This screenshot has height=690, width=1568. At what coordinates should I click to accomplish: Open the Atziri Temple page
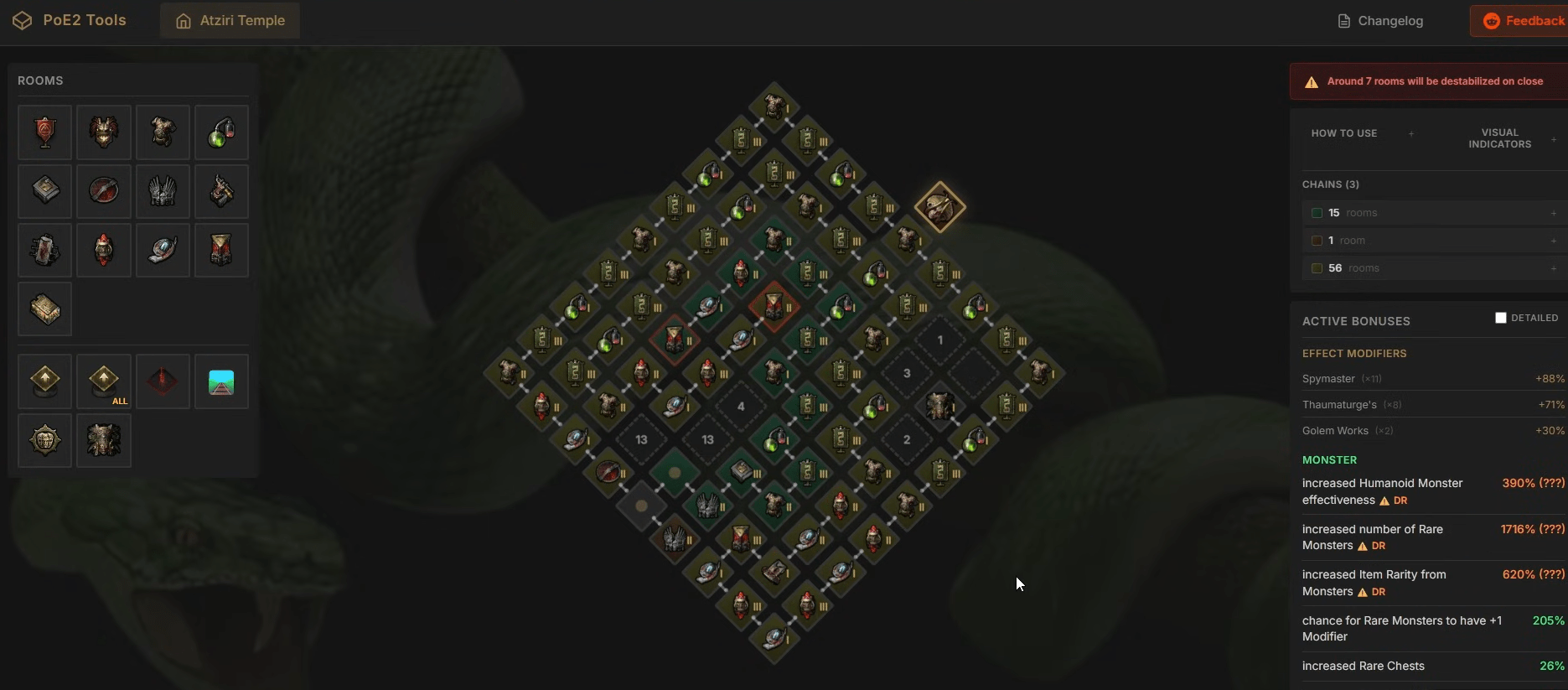[x=230, y=21]
